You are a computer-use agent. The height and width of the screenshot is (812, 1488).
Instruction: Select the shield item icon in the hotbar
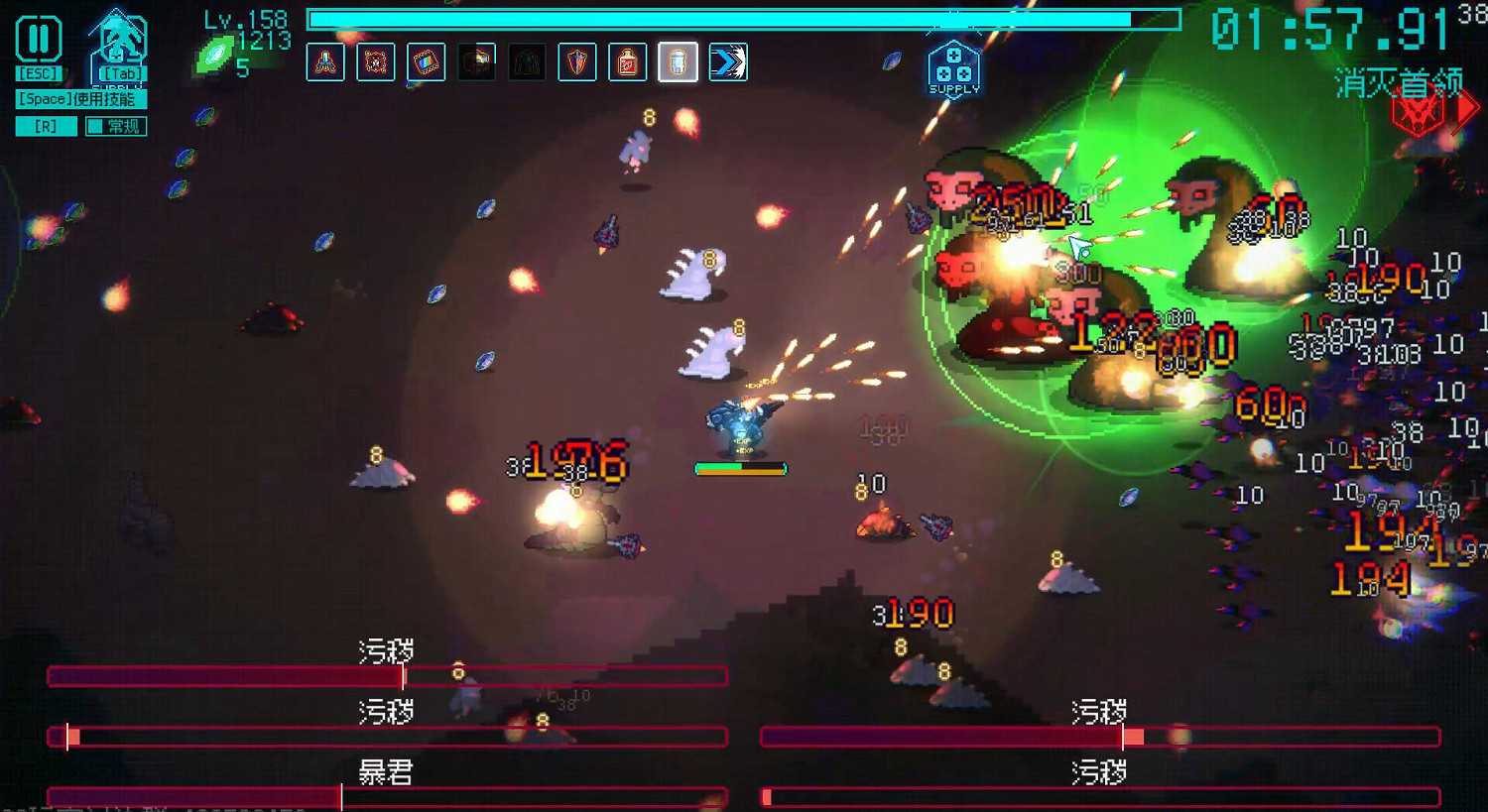coord(579,61)
